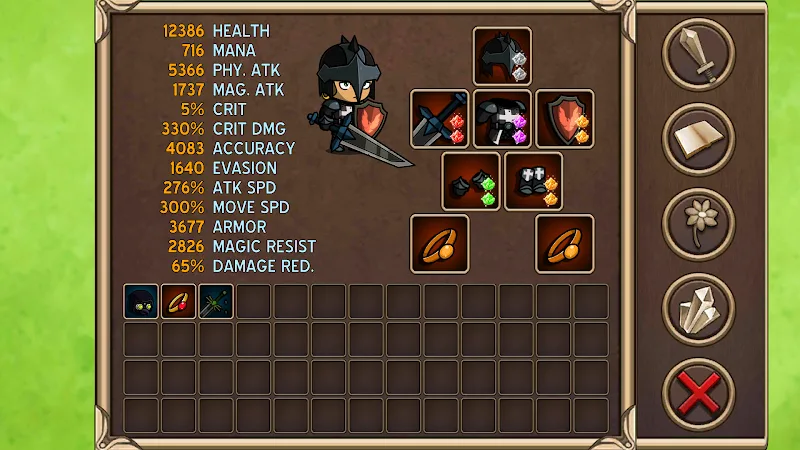Open the book tab
This screenshot has width=800, height=450.
coord(699,139)
